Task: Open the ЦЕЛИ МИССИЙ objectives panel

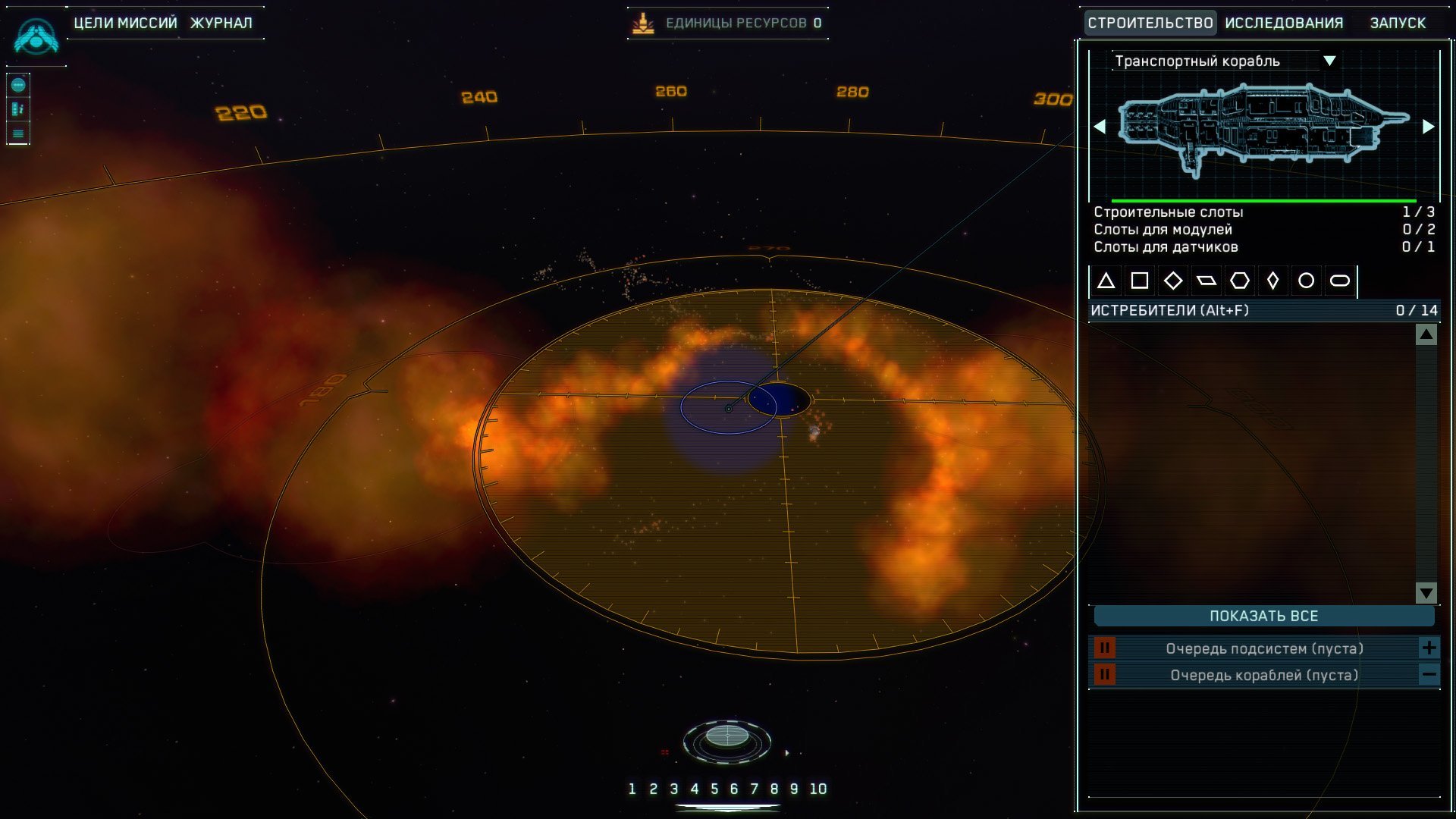Action: click(x=125, y=23)
